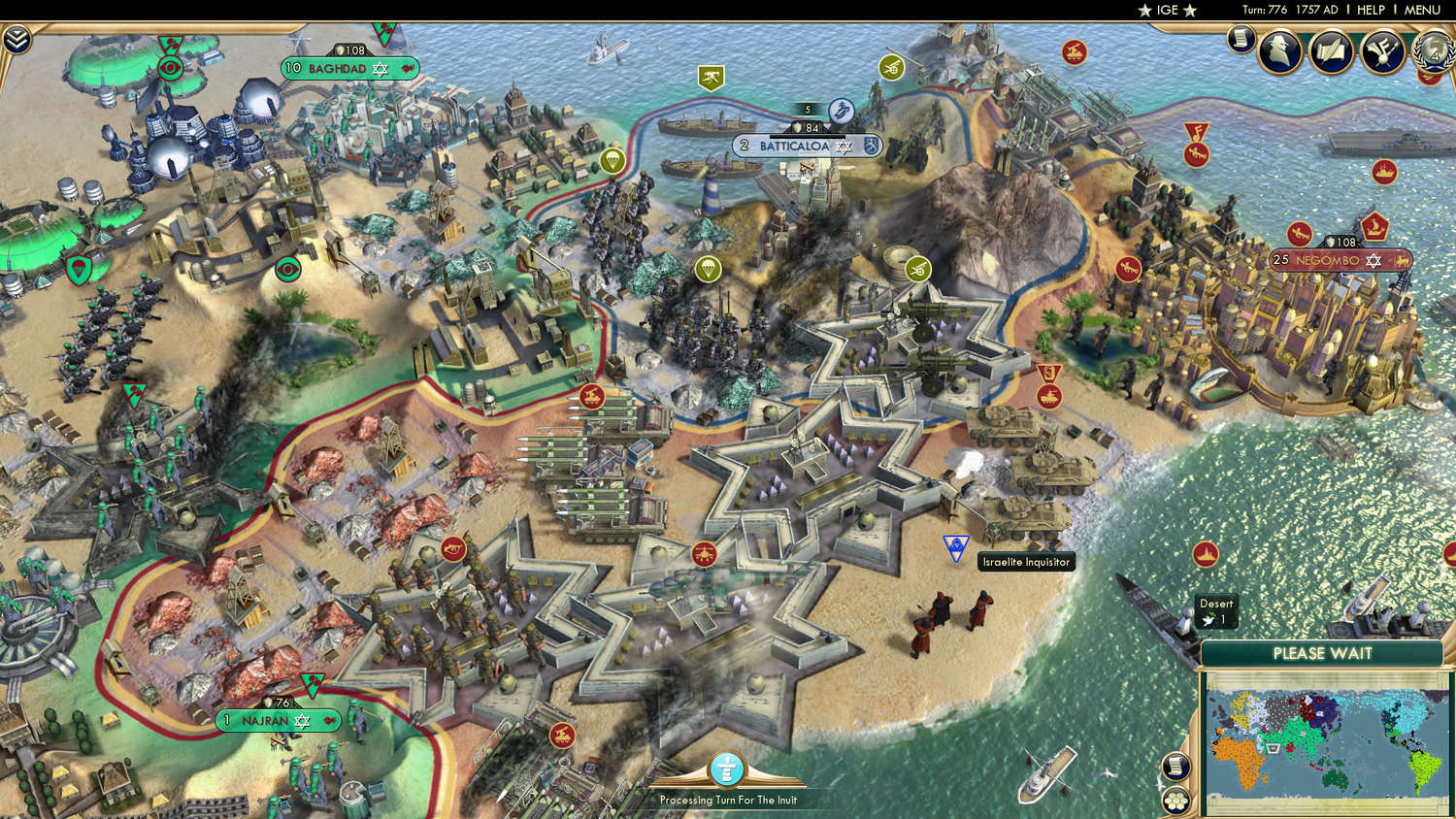Open the MENU item in the top bar
Viewport: 1456px width, 819px height.
point(1423,10)
